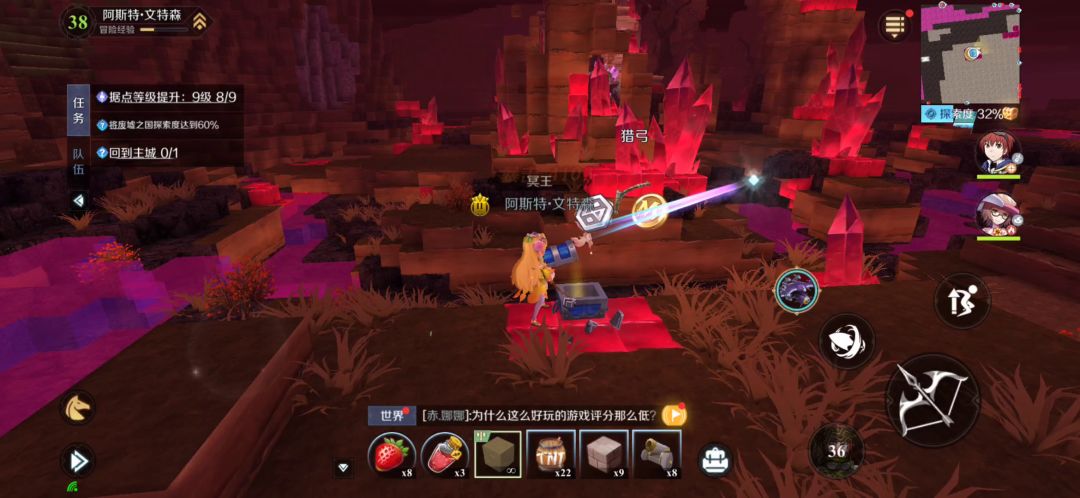Open the 任务 quest tab
Image resolution: width=1080 pixels, height=498 pixels.
pos(78,110)
